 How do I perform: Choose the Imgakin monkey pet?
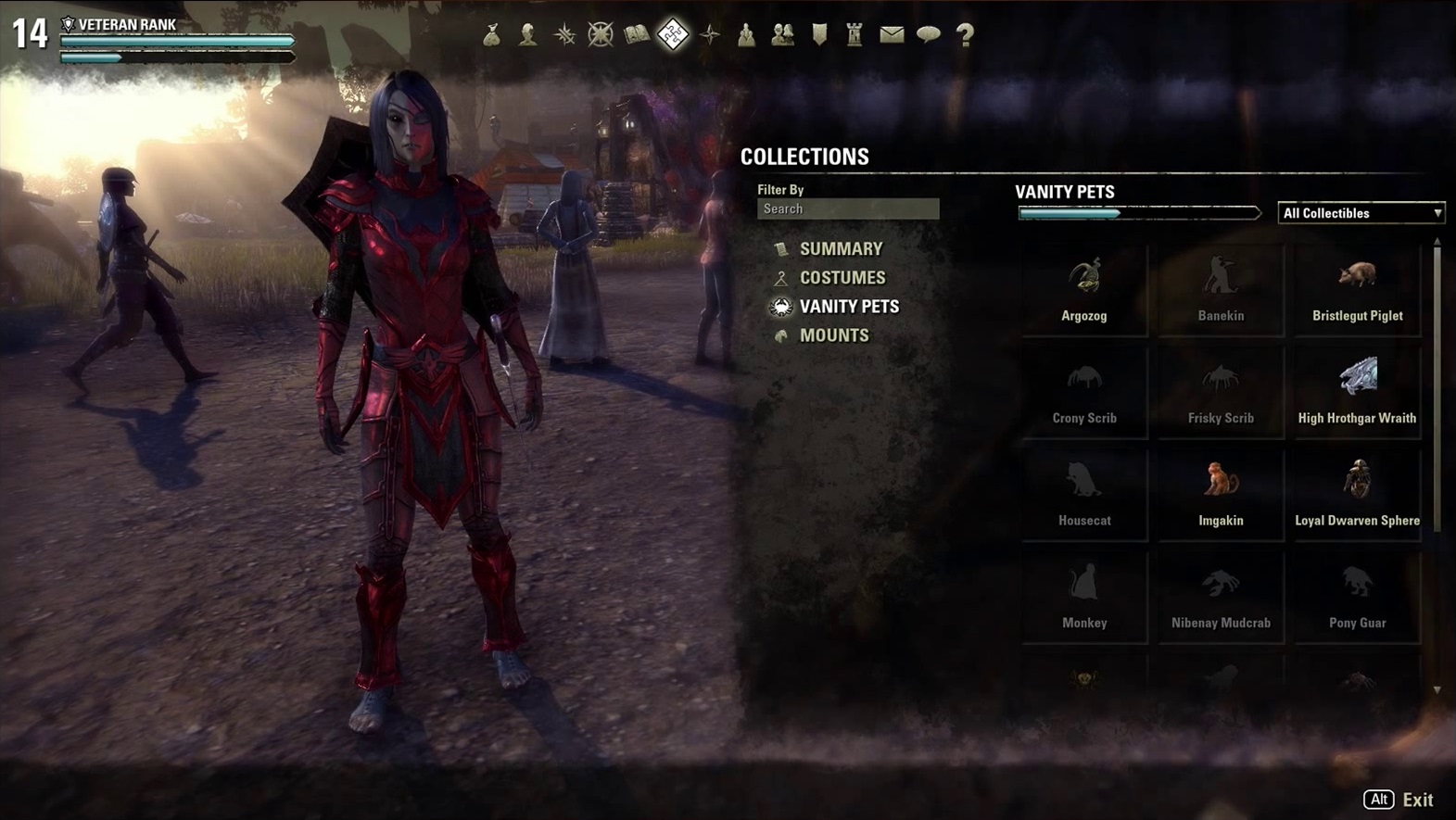pos(1221,494)
